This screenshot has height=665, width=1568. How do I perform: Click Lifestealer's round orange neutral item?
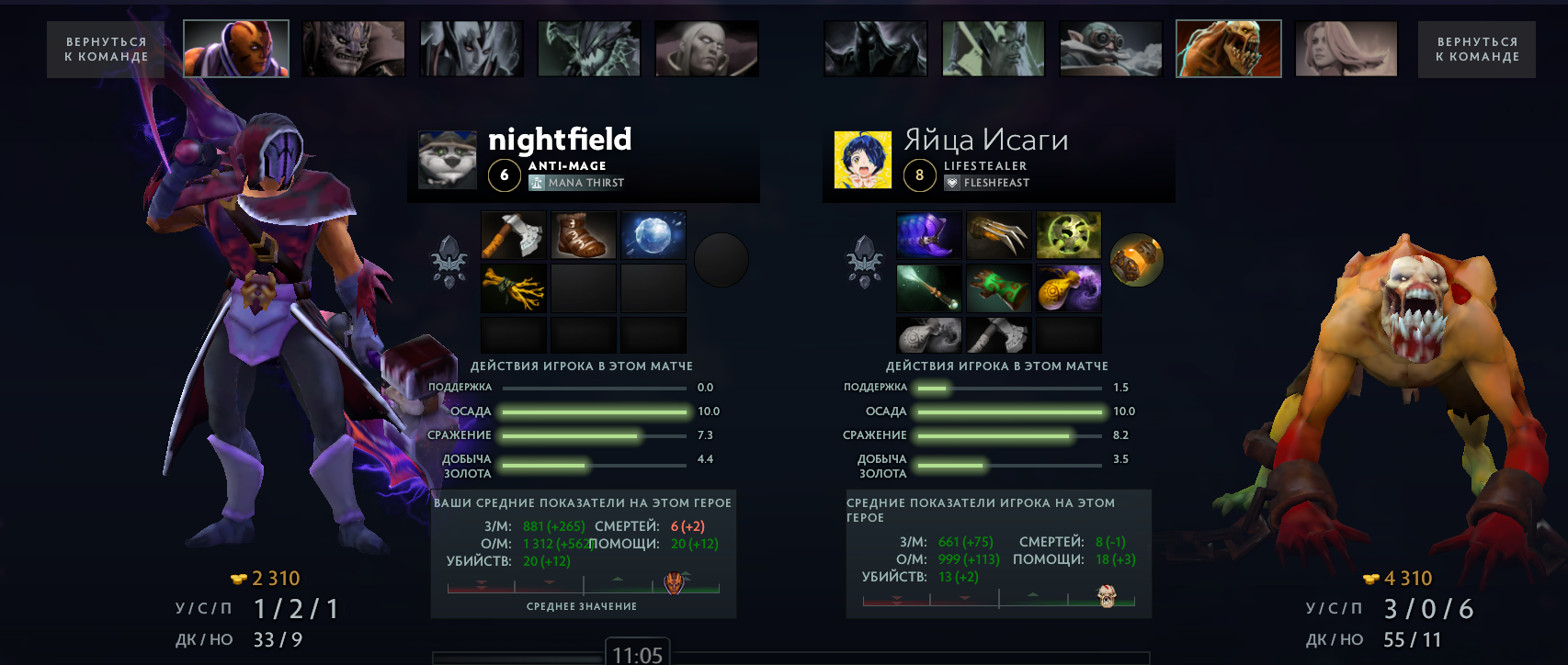tap(1137, 261)
